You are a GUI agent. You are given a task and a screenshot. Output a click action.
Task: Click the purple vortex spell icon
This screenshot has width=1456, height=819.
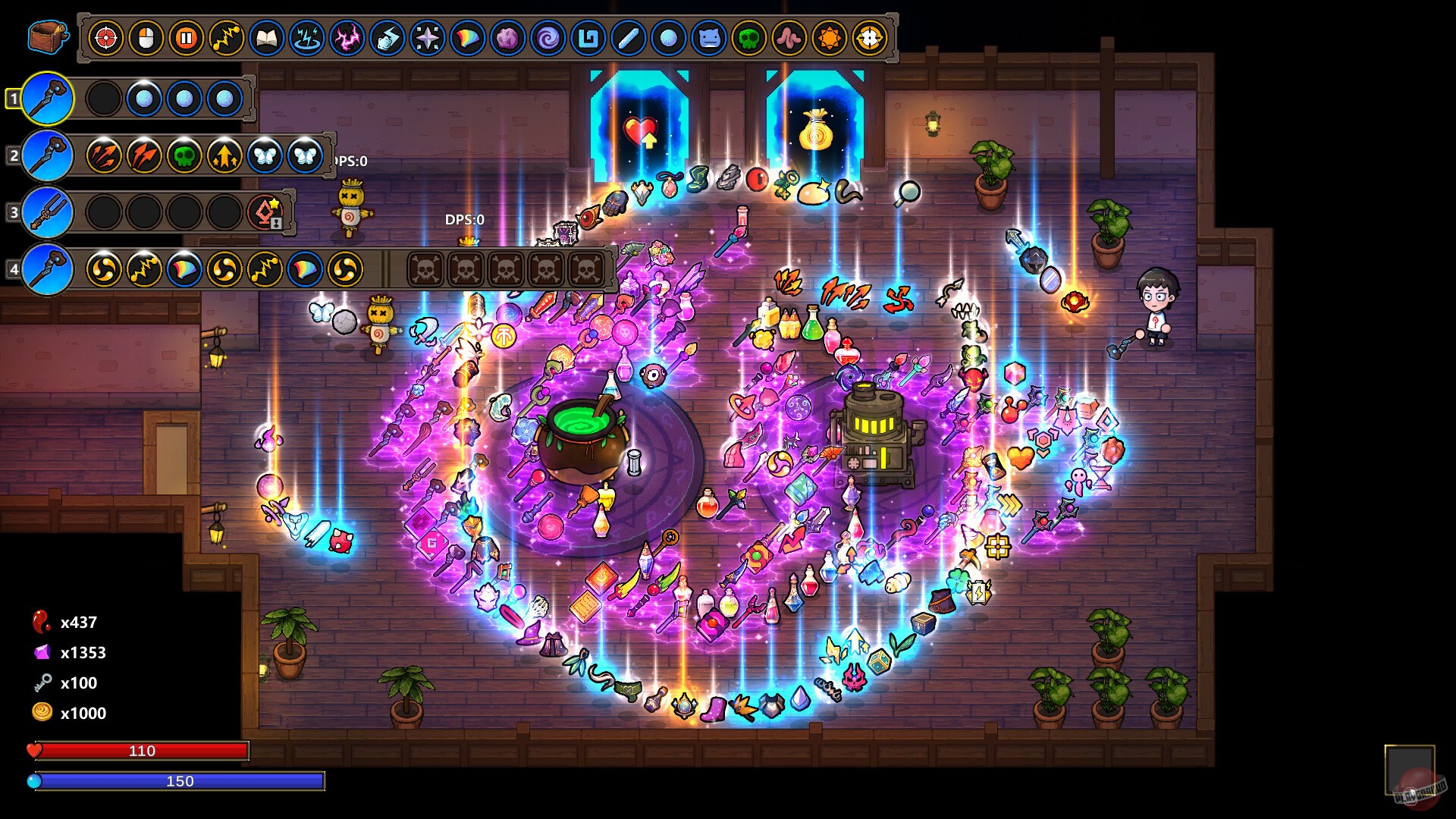click(x=546, y=36)
